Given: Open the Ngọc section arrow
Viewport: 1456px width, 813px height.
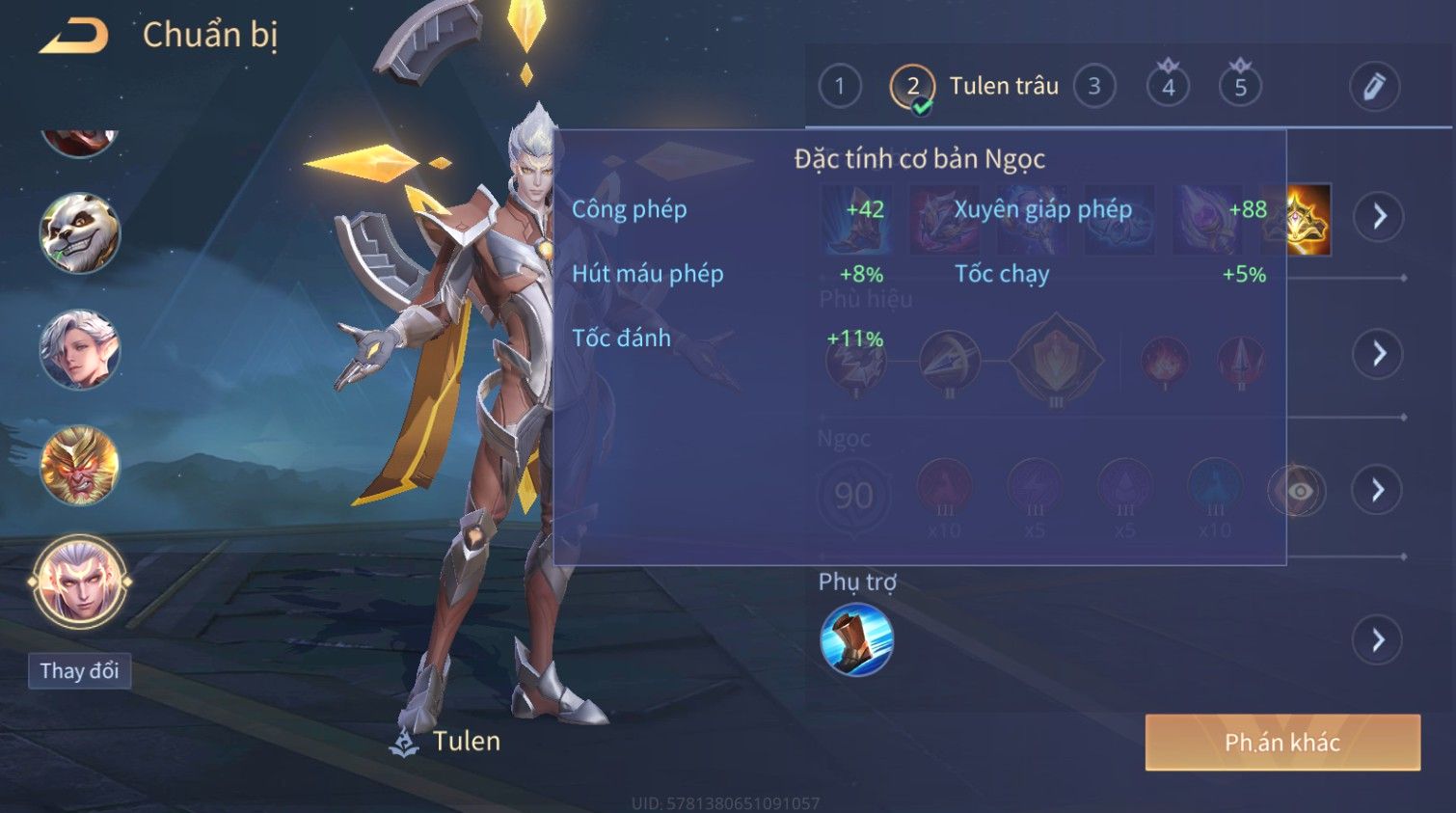Looking at the screenshot, I should [x=1379, y=490].
